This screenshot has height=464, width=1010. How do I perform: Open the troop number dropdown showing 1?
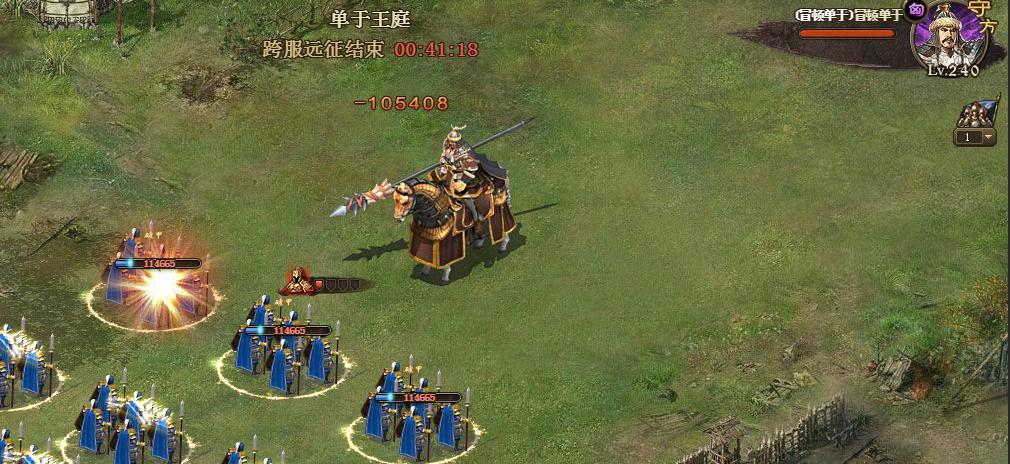coord(975,137)
